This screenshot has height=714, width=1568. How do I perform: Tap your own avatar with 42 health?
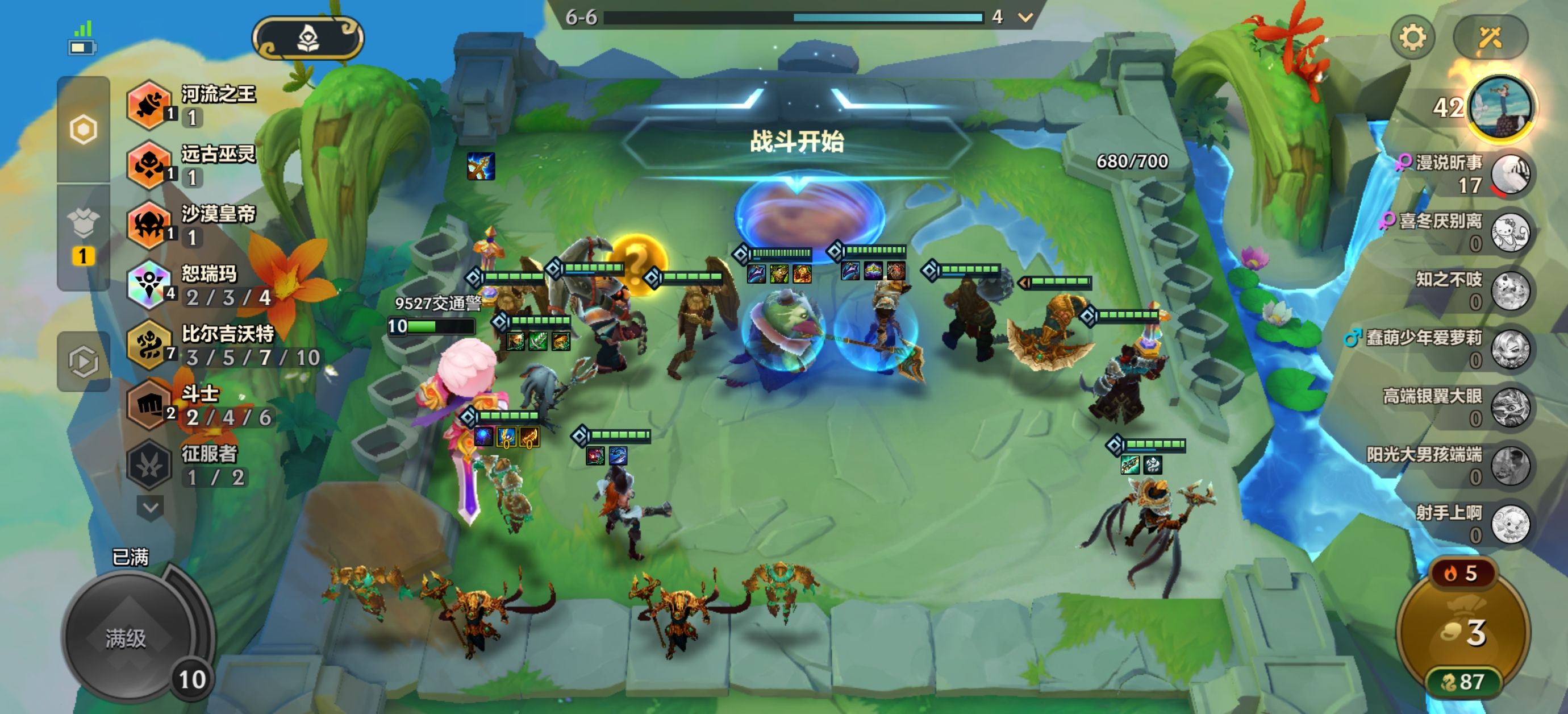[1500, 109]
